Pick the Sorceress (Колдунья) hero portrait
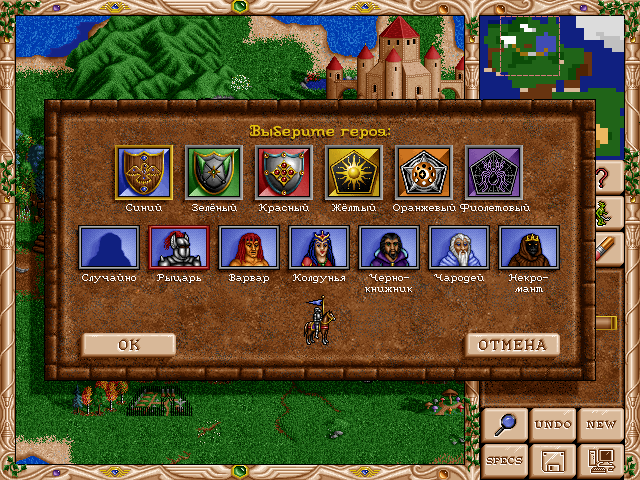Image resolution: width=640 pixels, height=480 pixels. coord(319,247)
